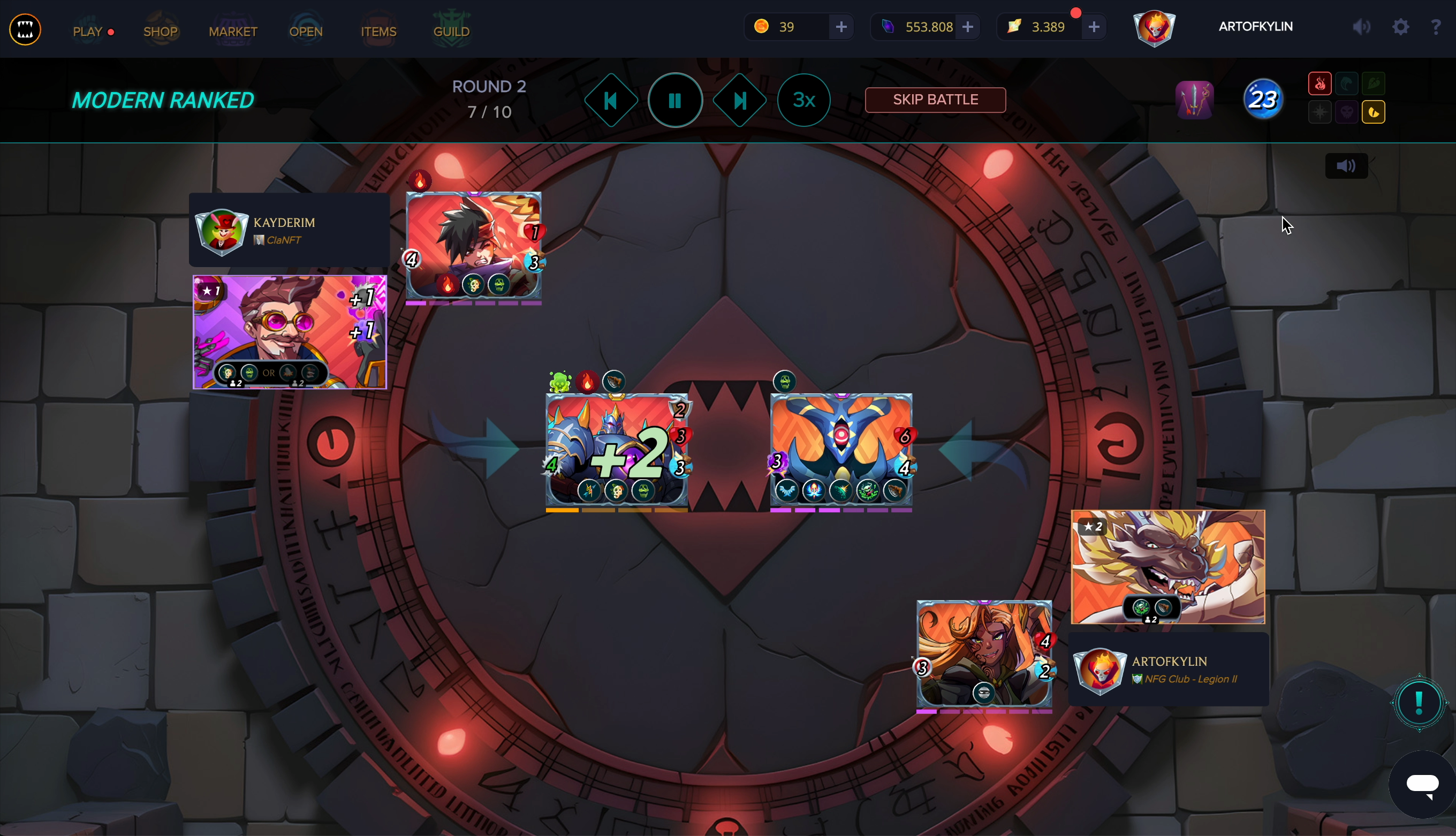Viewport: 1456px width, 836px height.
Task: Click the Splinterlands home logo
Action: pos(25,29)
